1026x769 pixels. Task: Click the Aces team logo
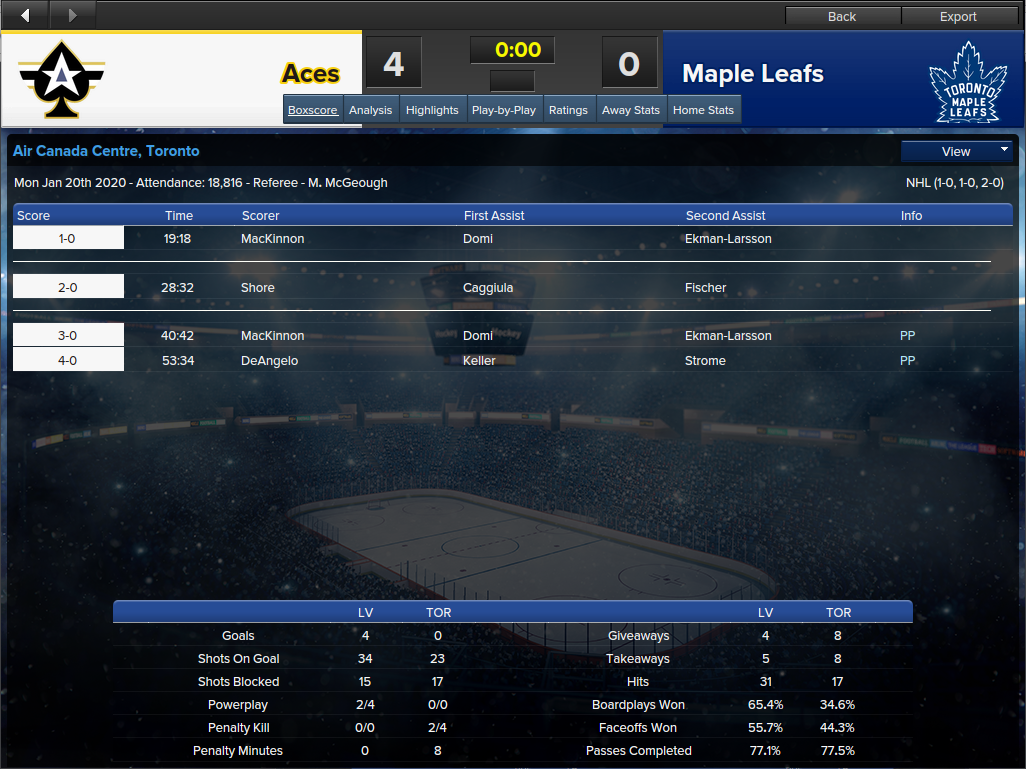pyautogui.click(x=62, y=78)
